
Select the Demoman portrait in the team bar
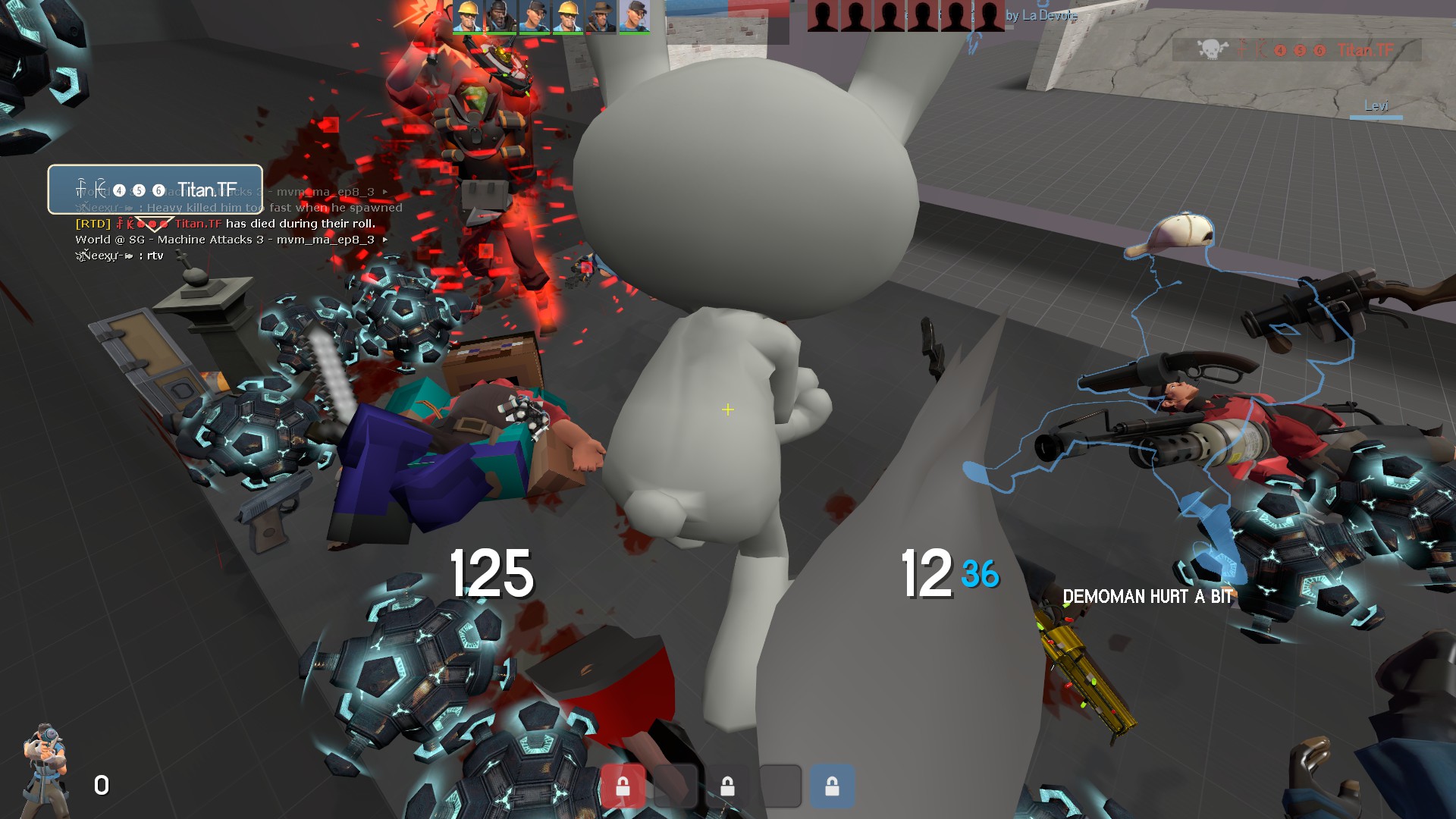[x=500, y=17]
